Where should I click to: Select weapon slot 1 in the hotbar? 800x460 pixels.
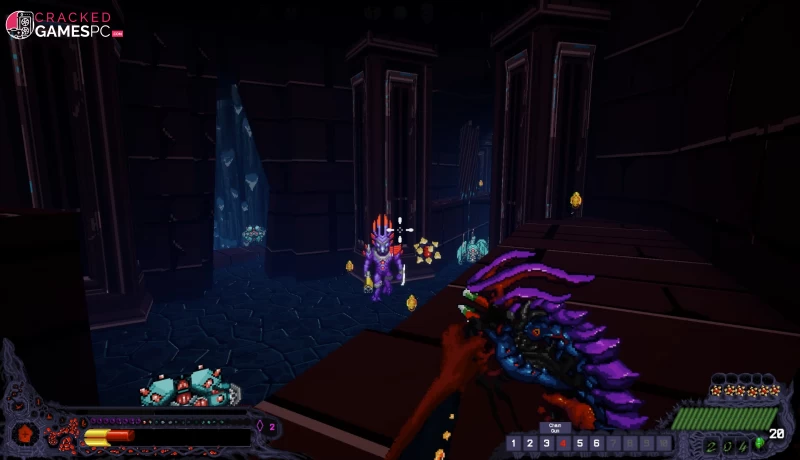pyautogui.click(x=513, y=443)
